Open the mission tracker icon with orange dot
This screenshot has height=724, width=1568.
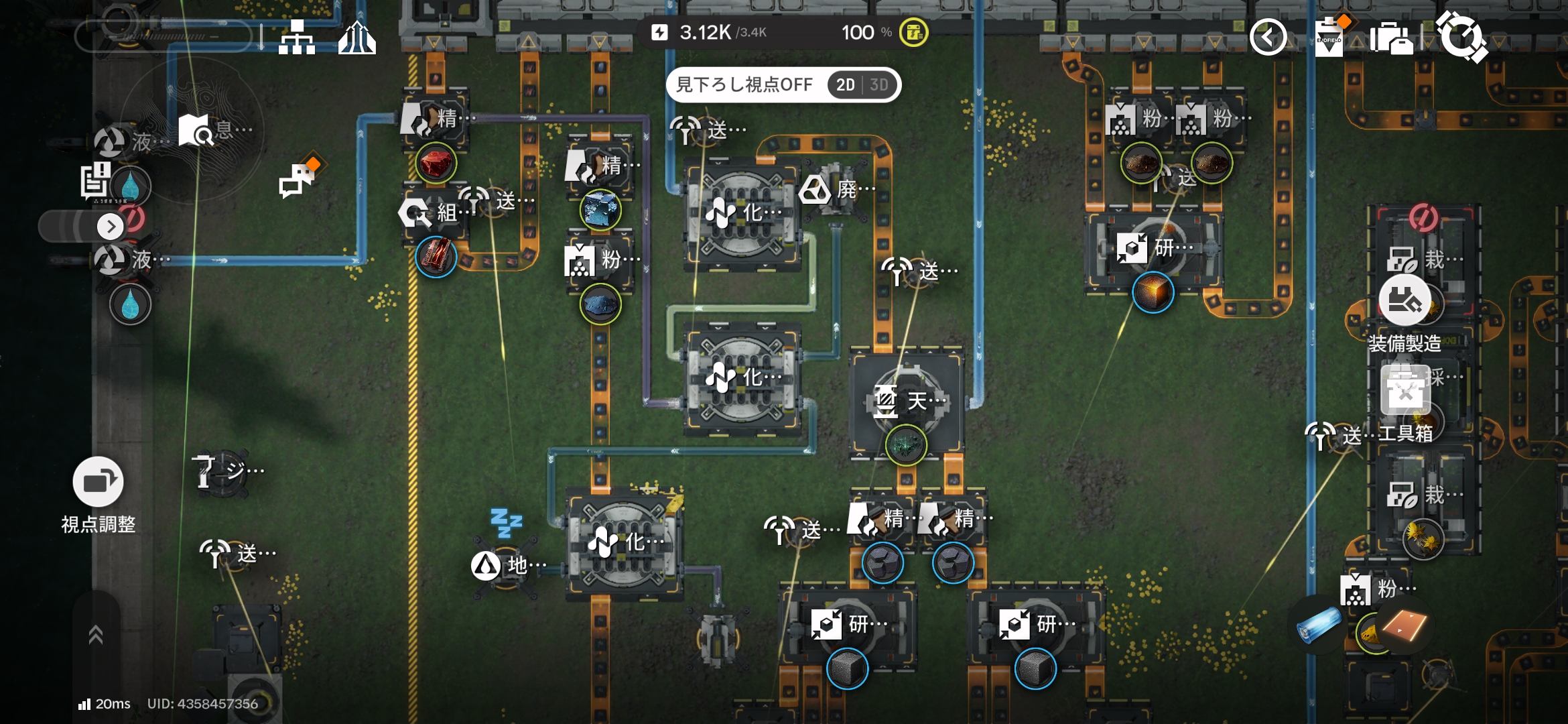[x=1329, y=37]
